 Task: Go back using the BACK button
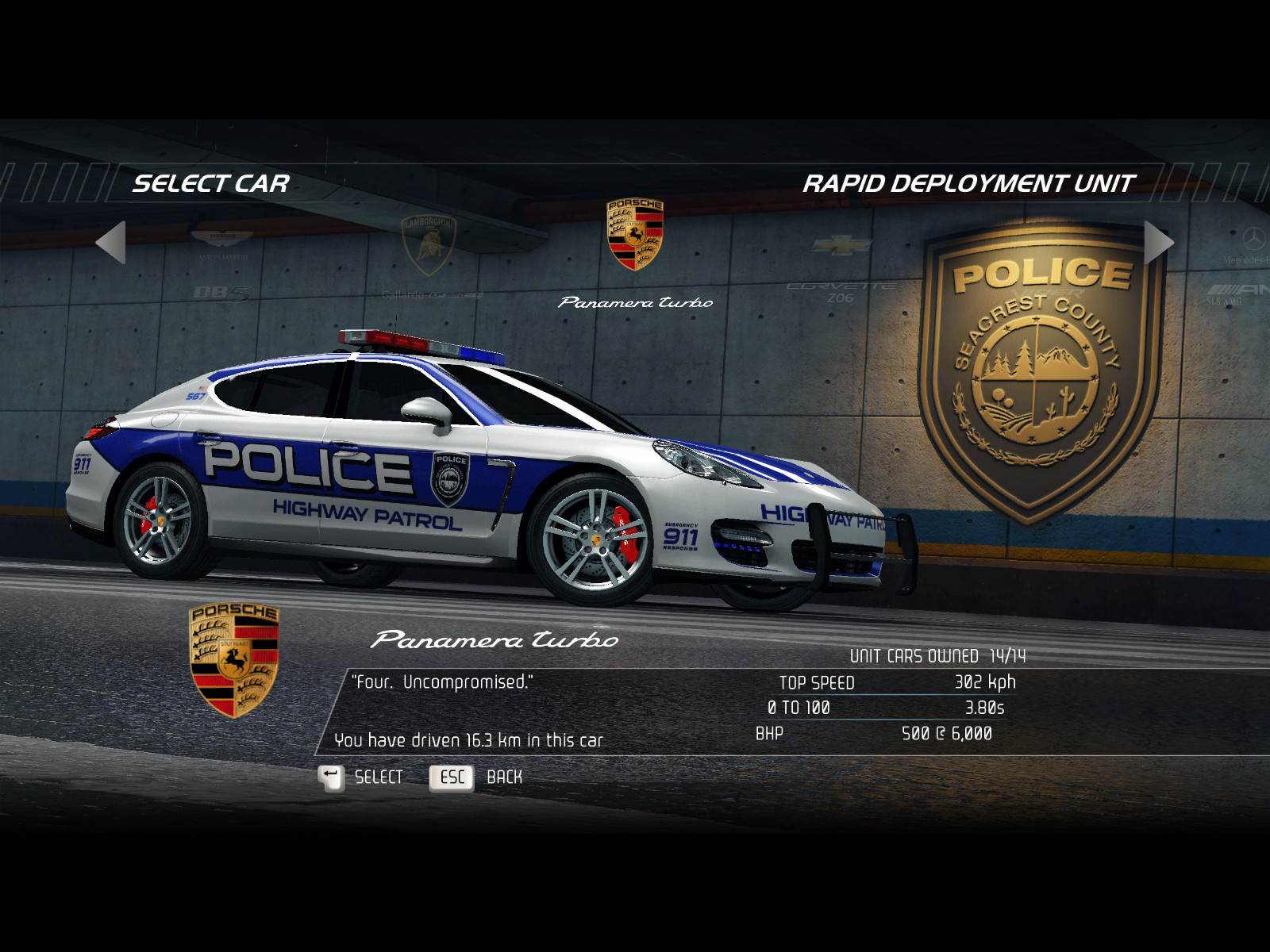pos(475,777)
